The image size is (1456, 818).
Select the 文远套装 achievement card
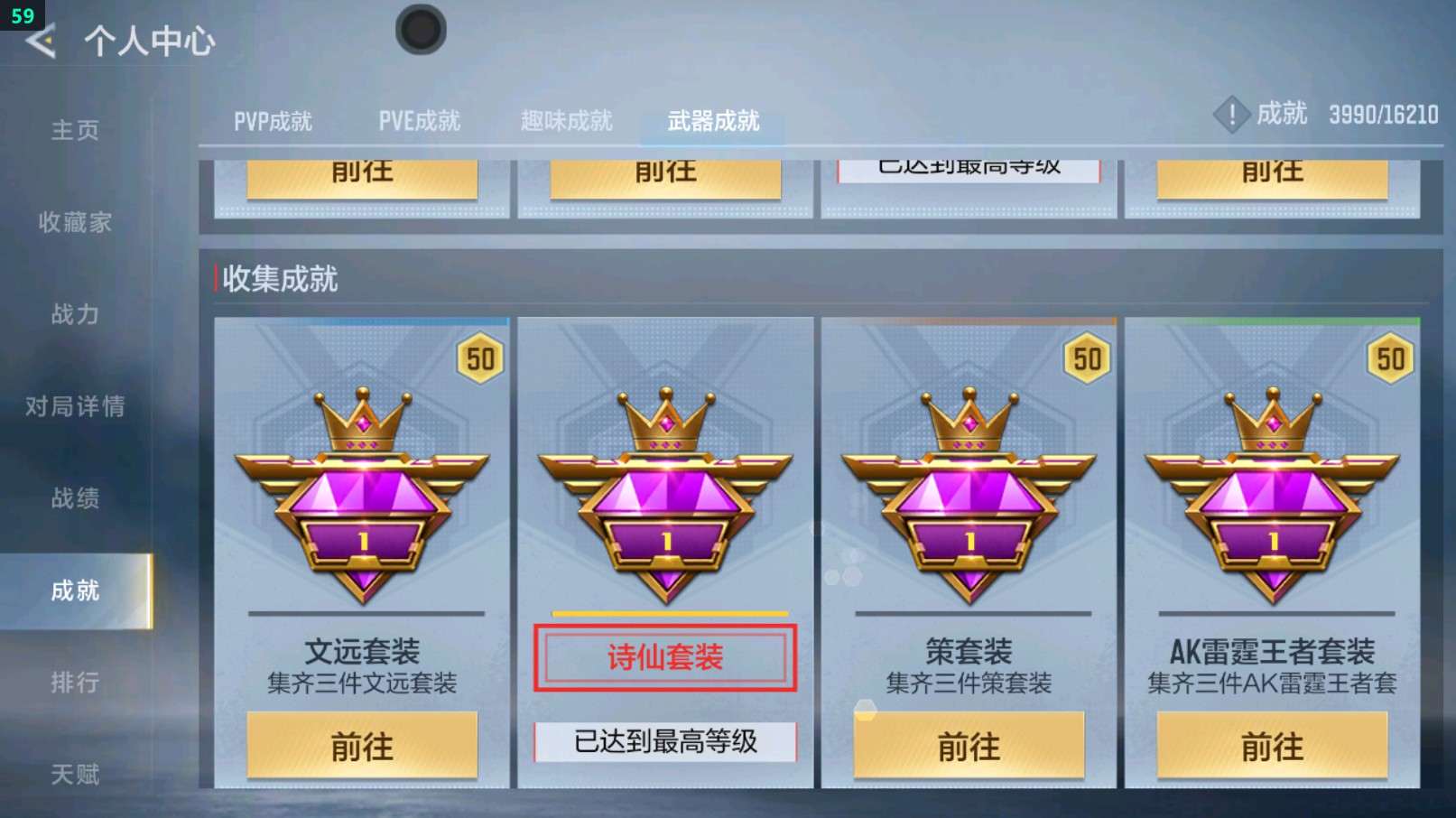point(361,551)
